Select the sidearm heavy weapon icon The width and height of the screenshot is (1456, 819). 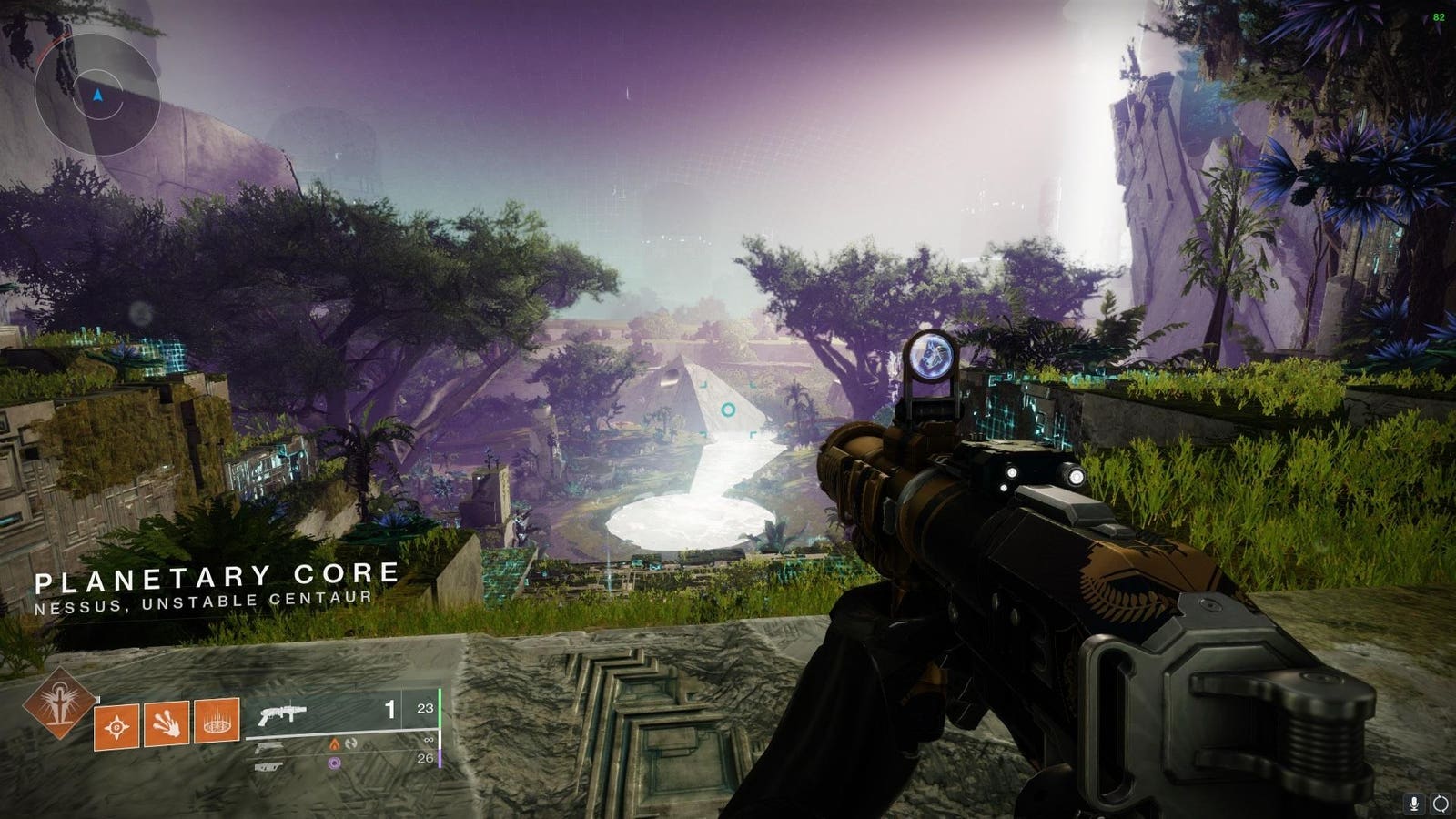pyautogui.click(x=268, y=766)
